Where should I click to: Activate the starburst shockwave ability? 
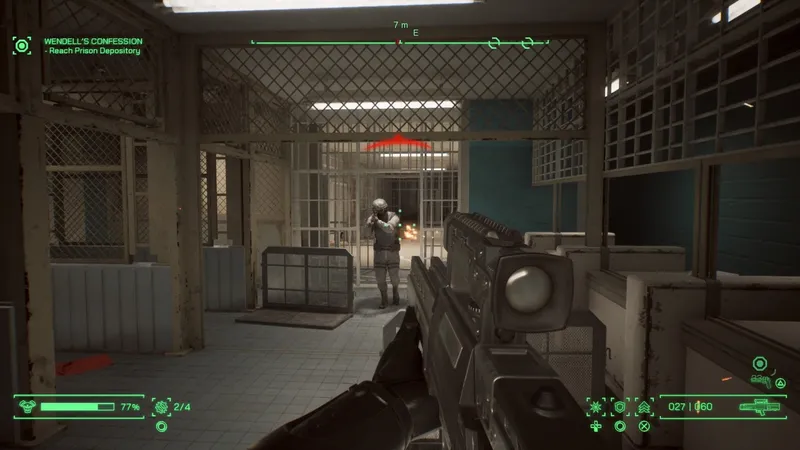[596, 407]
